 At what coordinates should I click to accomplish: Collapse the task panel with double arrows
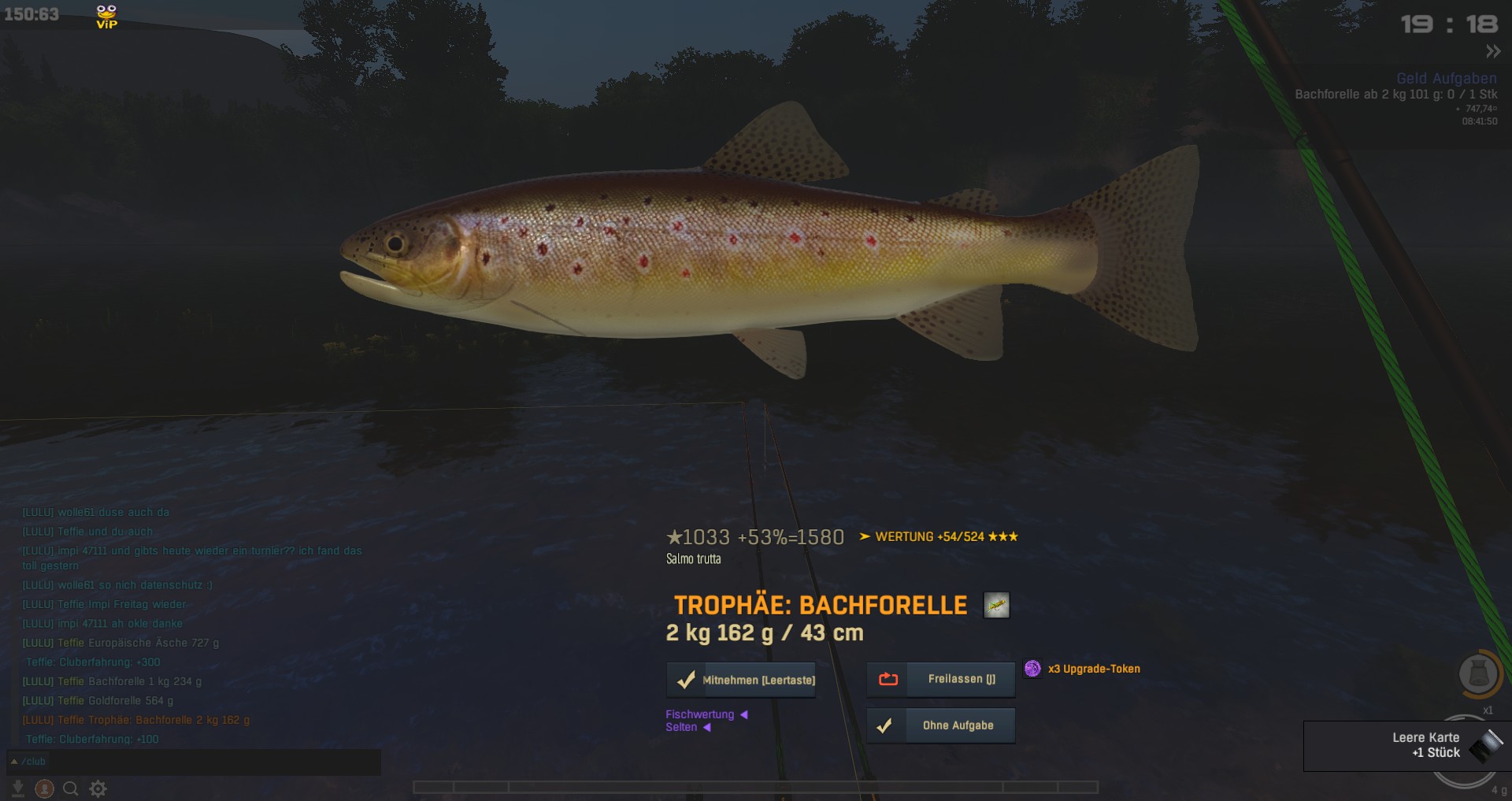(1493, 52)
